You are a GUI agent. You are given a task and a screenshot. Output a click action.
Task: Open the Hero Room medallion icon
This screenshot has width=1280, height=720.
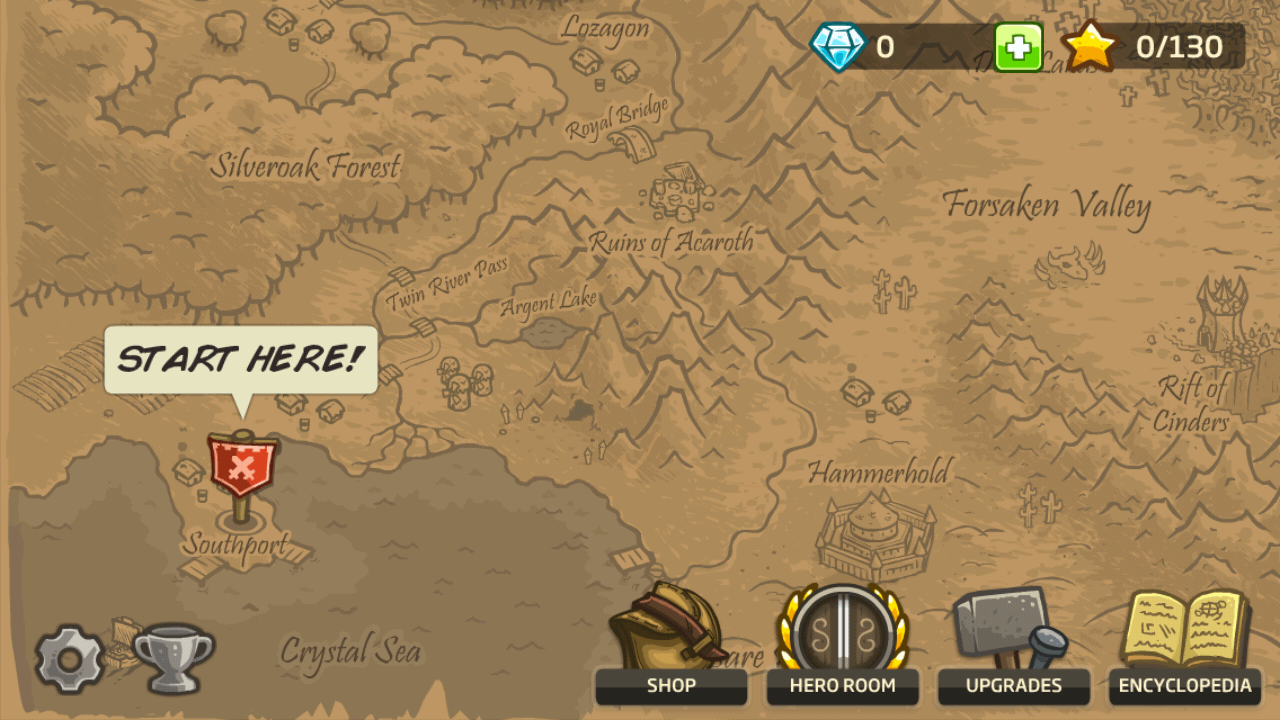[x=843, y=630]
